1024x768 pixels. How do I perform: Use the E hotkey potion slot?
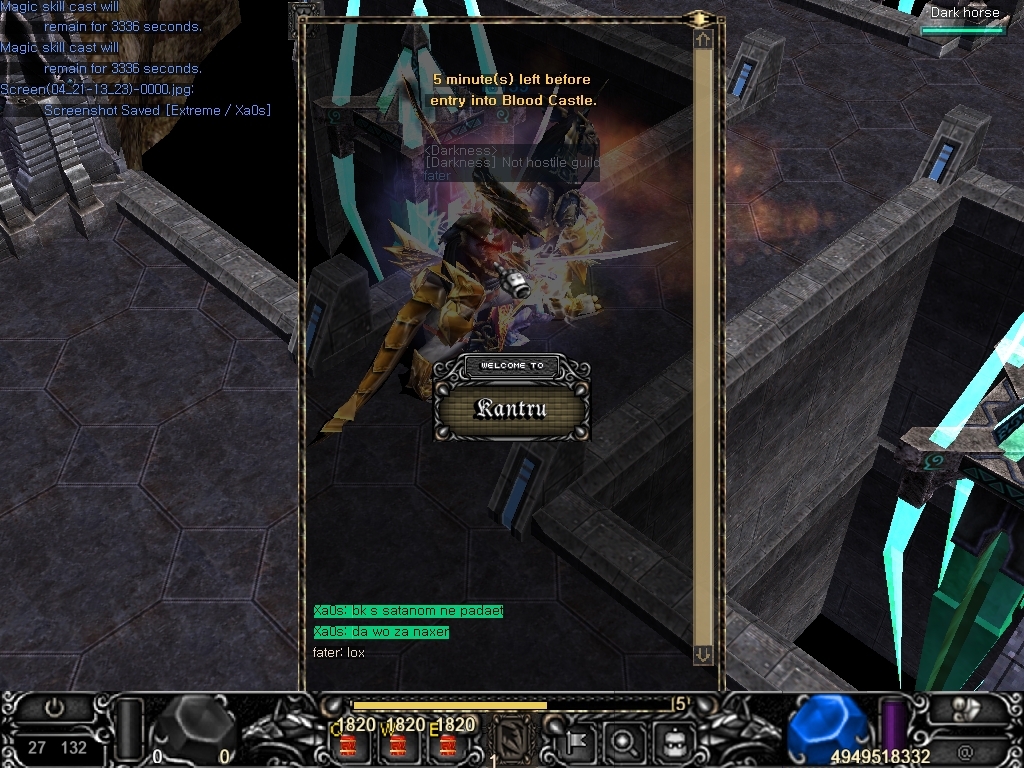pos(447,745)
